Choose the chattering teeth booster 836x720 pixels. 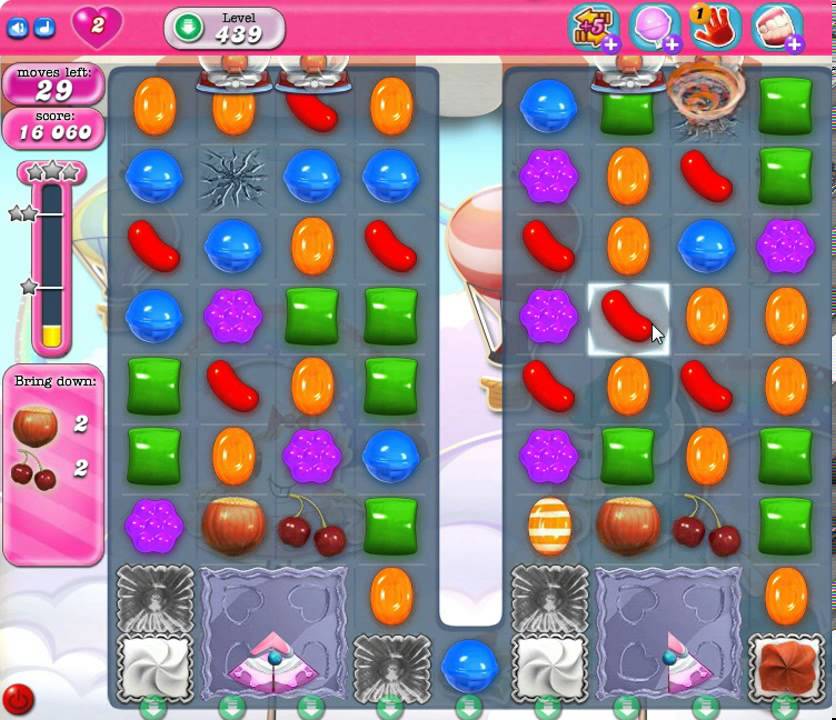777,27
